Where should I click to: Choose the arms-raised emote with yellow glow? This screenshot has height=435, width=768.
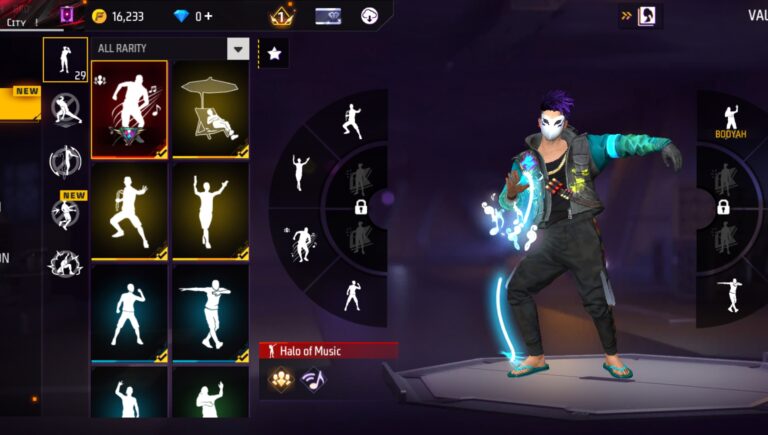pyautogui.click(x=210, y=211)
